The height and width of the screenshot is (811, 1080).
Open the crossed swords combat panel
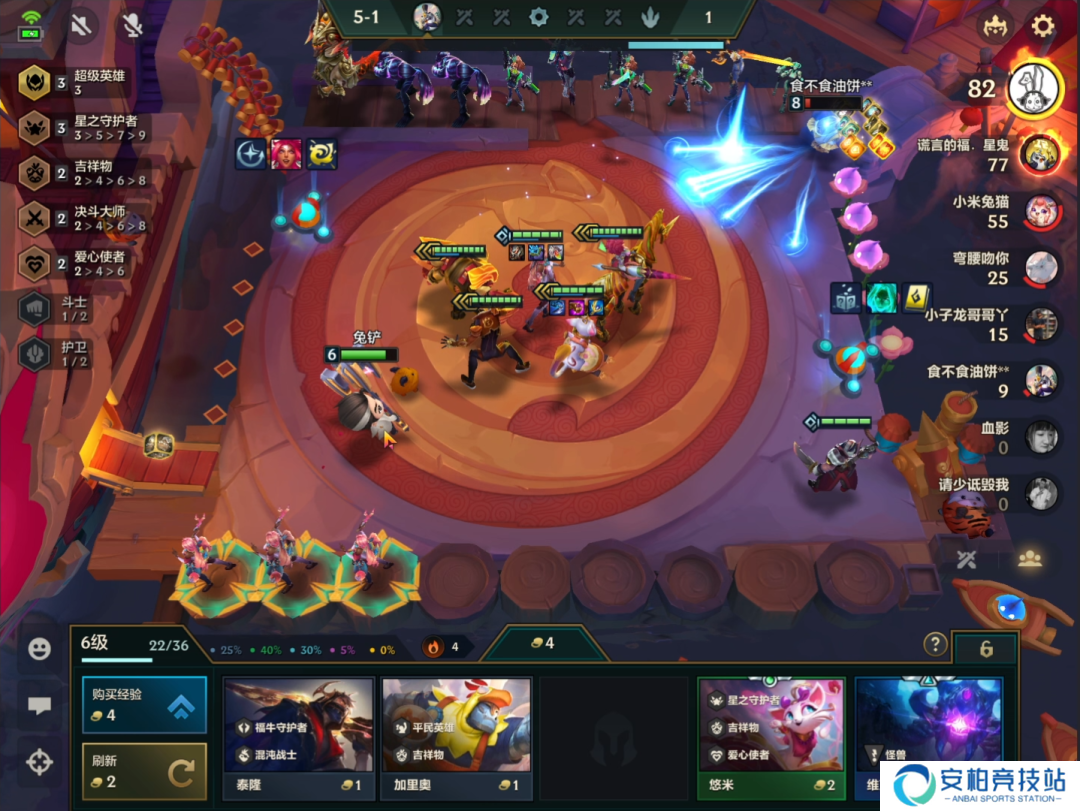tap(966, 559)
